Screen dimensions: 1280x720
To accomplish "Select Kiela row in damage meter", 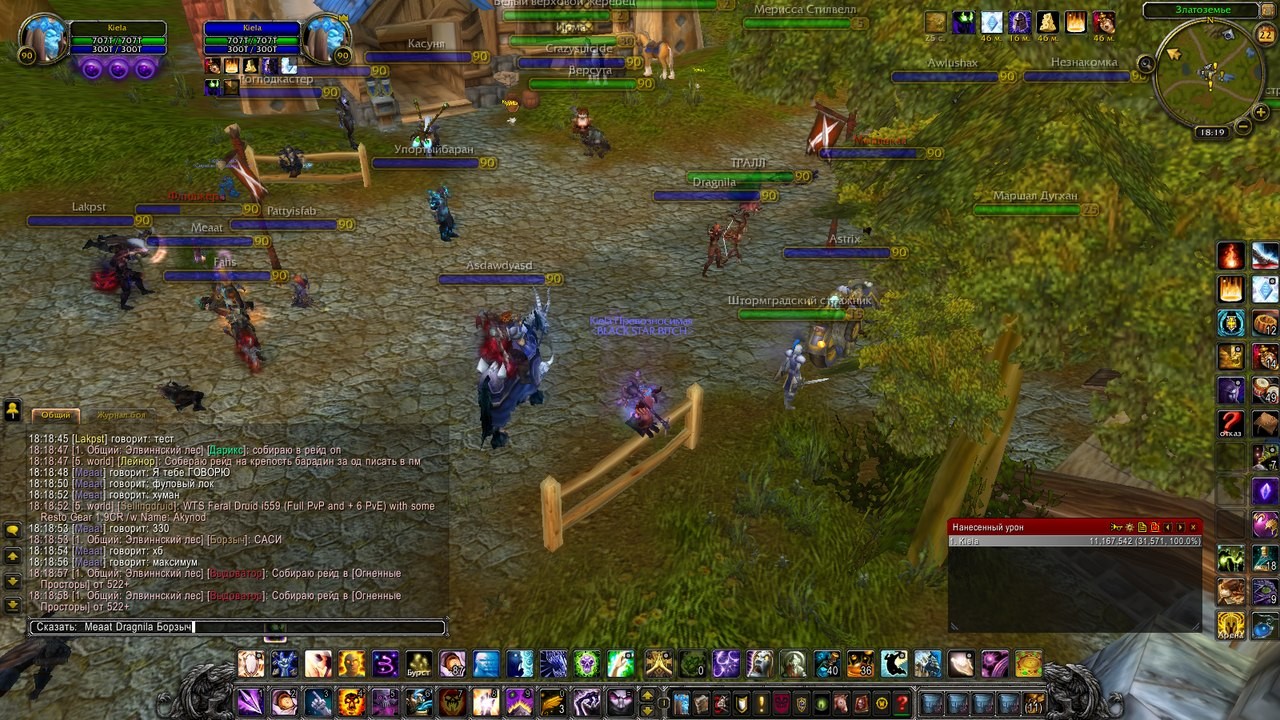I will [x=1075, y=541].
